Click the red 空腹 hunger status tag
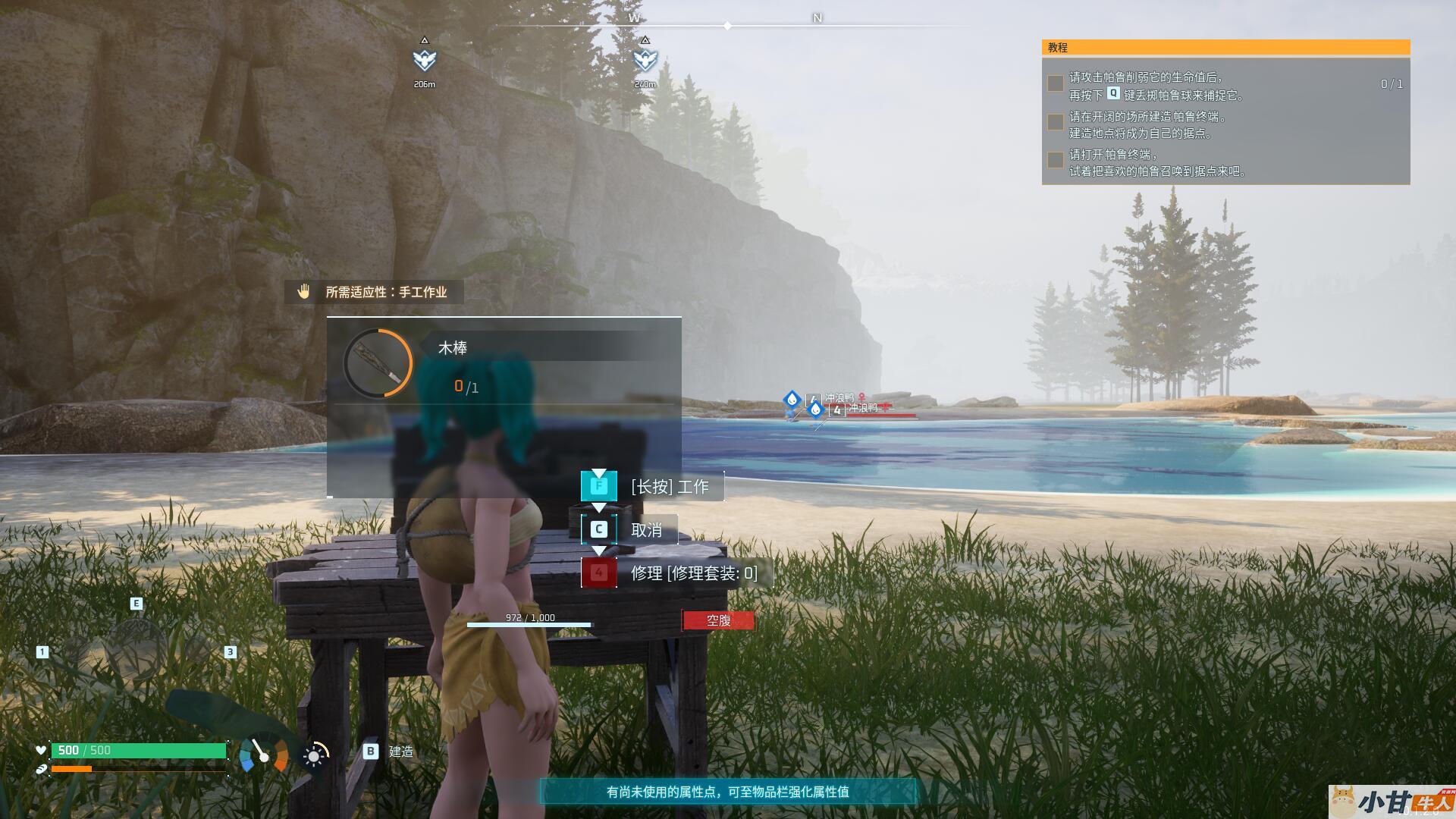The height and width of the screenshot is (819, 1456). [718, 620]
